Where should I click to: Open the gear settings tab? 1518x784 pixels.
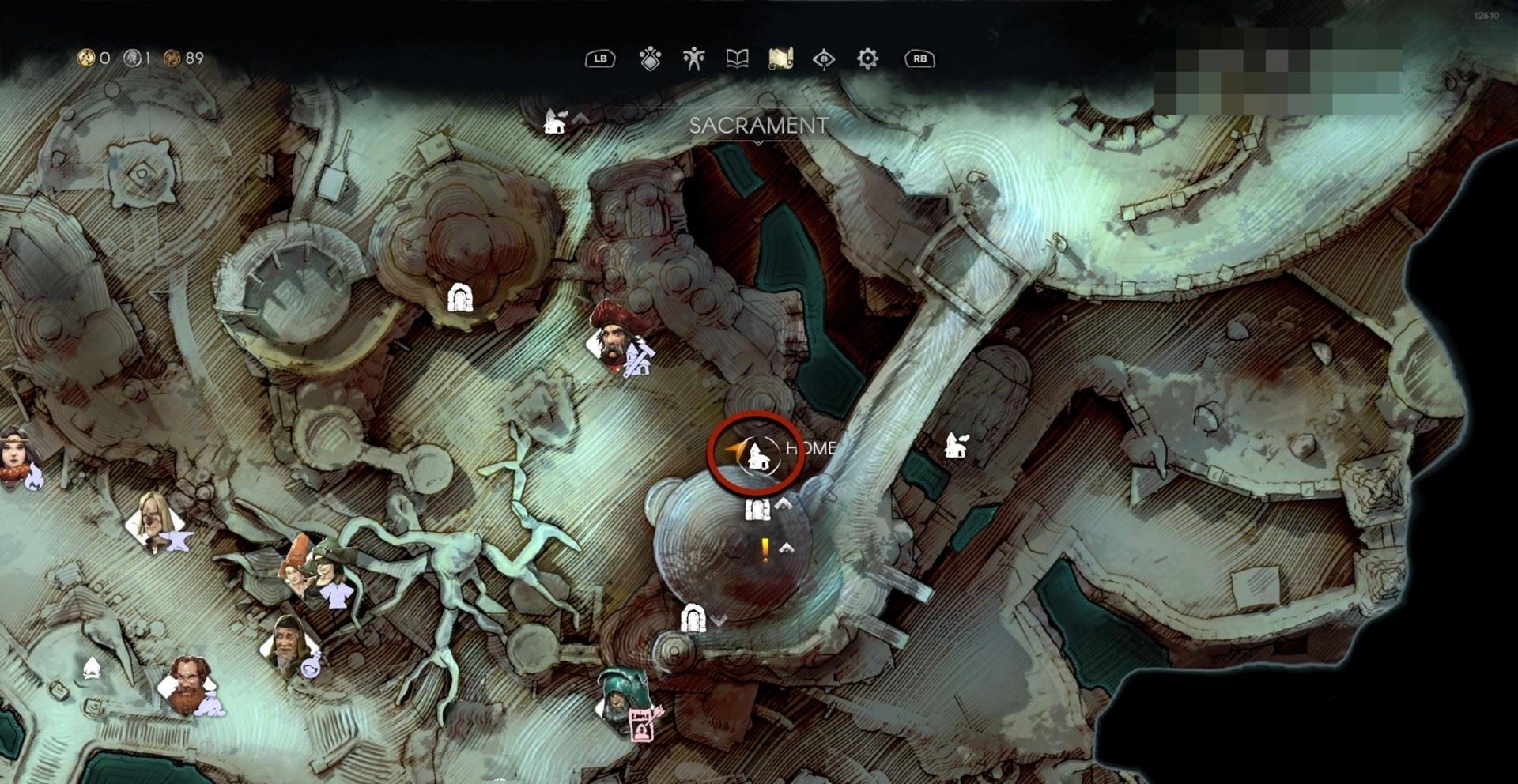867,58
